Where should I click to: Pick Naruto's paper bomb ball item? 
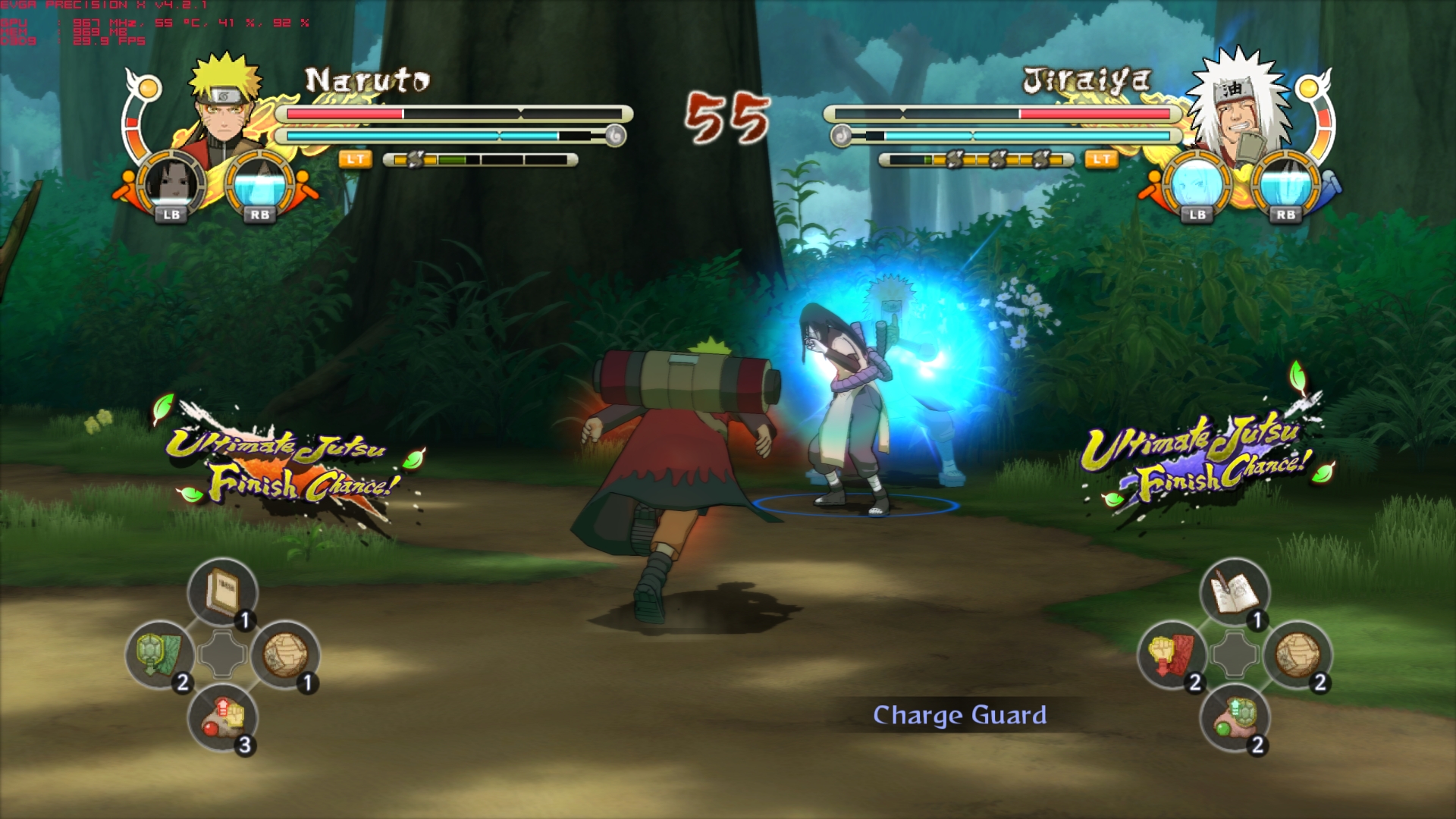coord(285,654)
